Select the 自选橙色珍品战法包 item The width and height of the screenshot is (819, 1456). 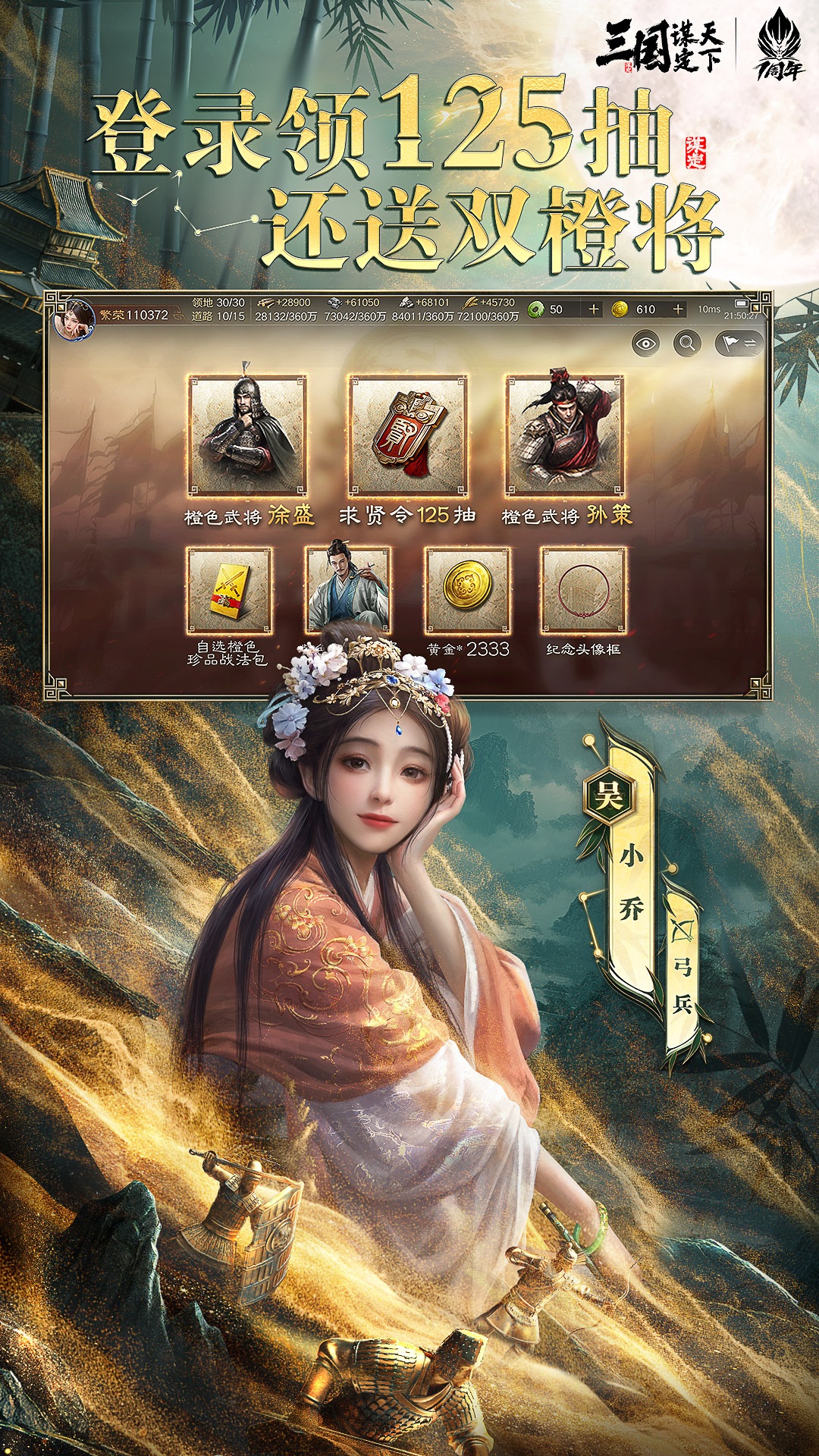click(x=229, y=591)
